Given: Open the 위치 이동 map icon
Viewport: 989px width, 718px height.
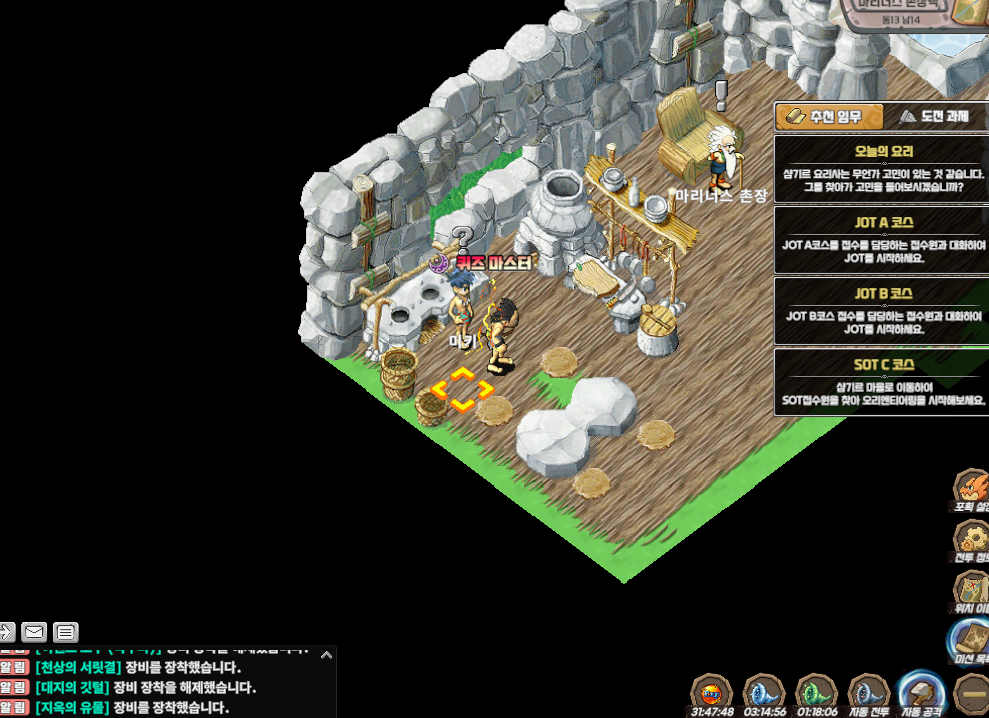Looking at the screenshot, I should click(x=971, y=590).
